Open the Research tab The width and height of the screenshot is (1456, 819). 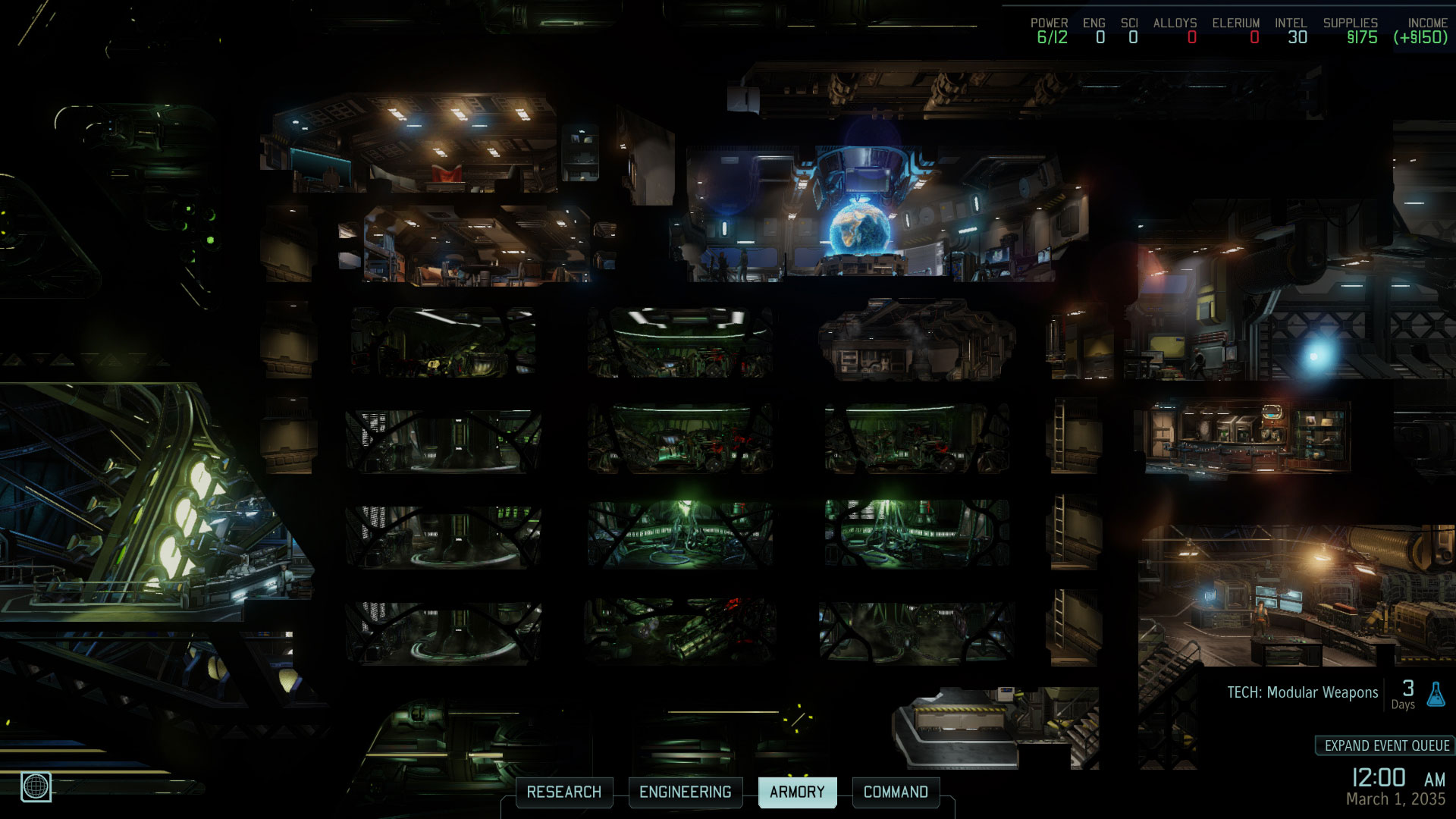(x=563, y=792)
